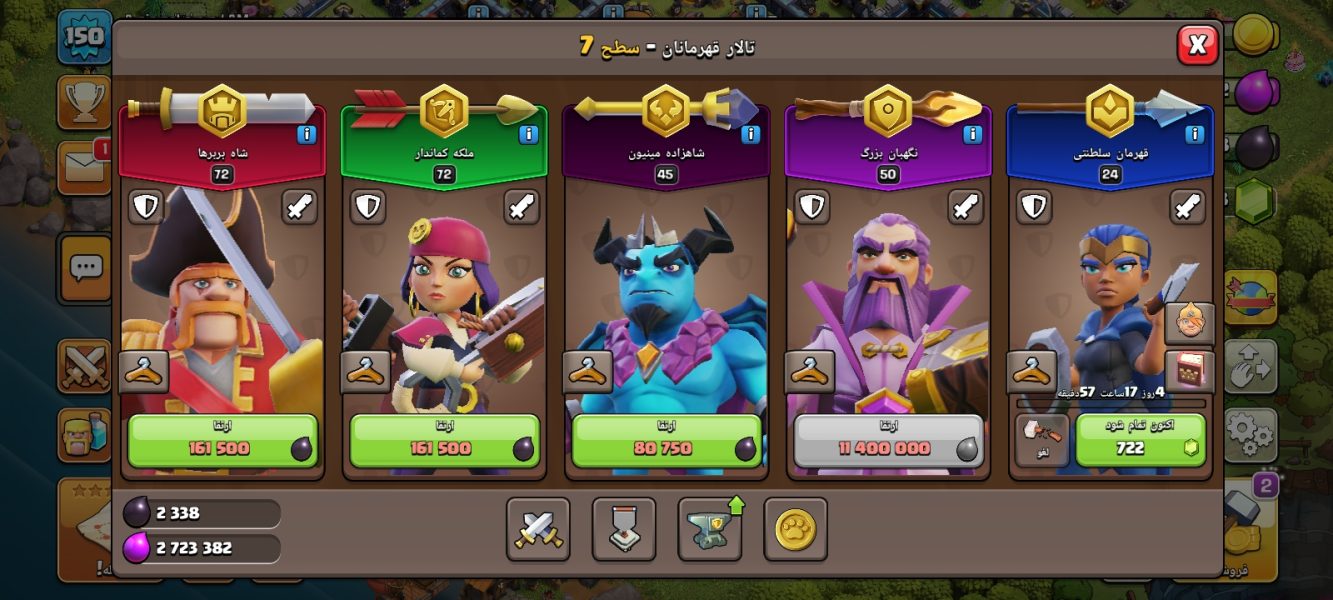Screen dimensions: 1333x600
Task: Open the pets paw button
Action: (x=795, y=529)
